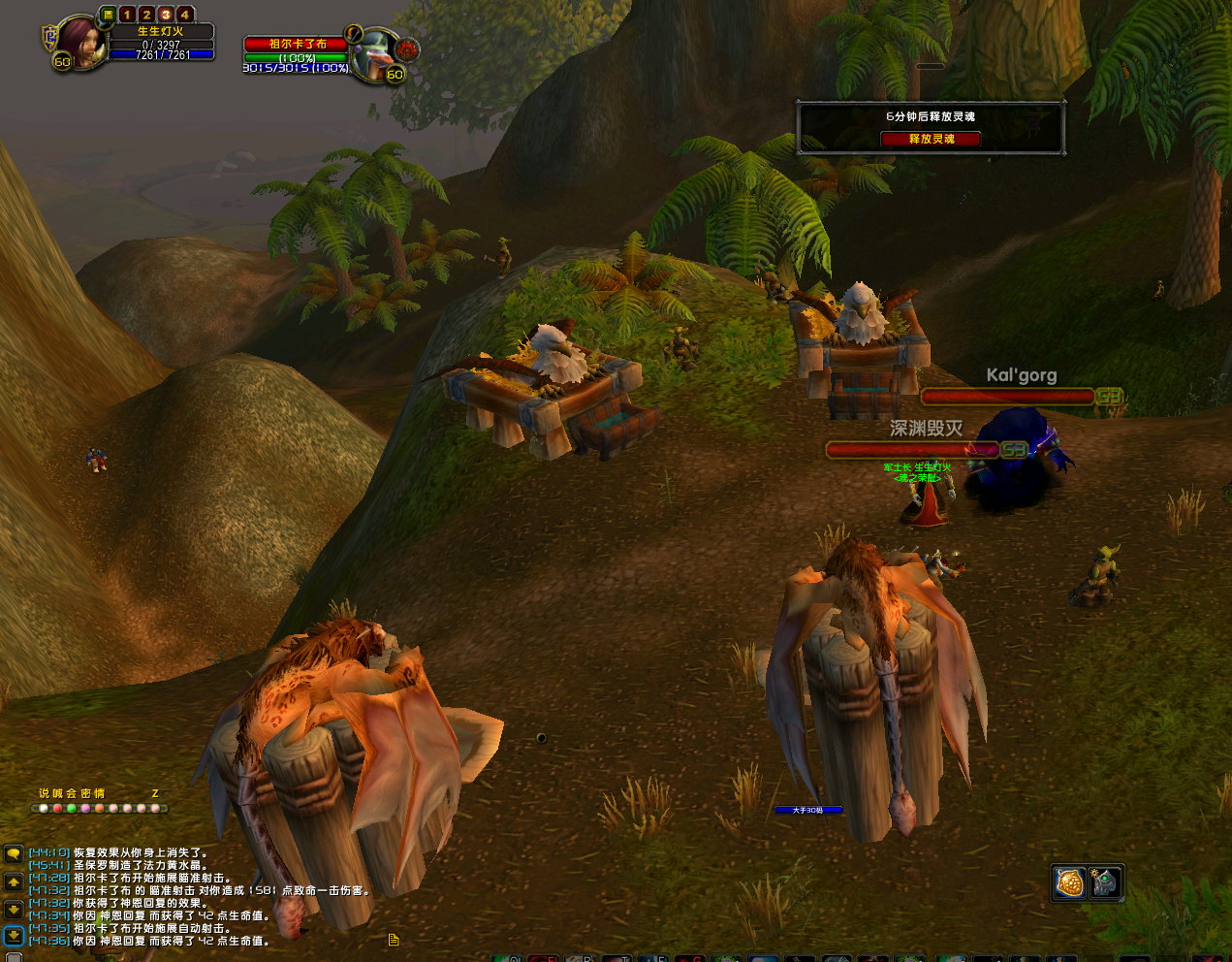Viewport: 1232px width, 962px height.
Task: Click the chat up arrow button
Action: 14,882
